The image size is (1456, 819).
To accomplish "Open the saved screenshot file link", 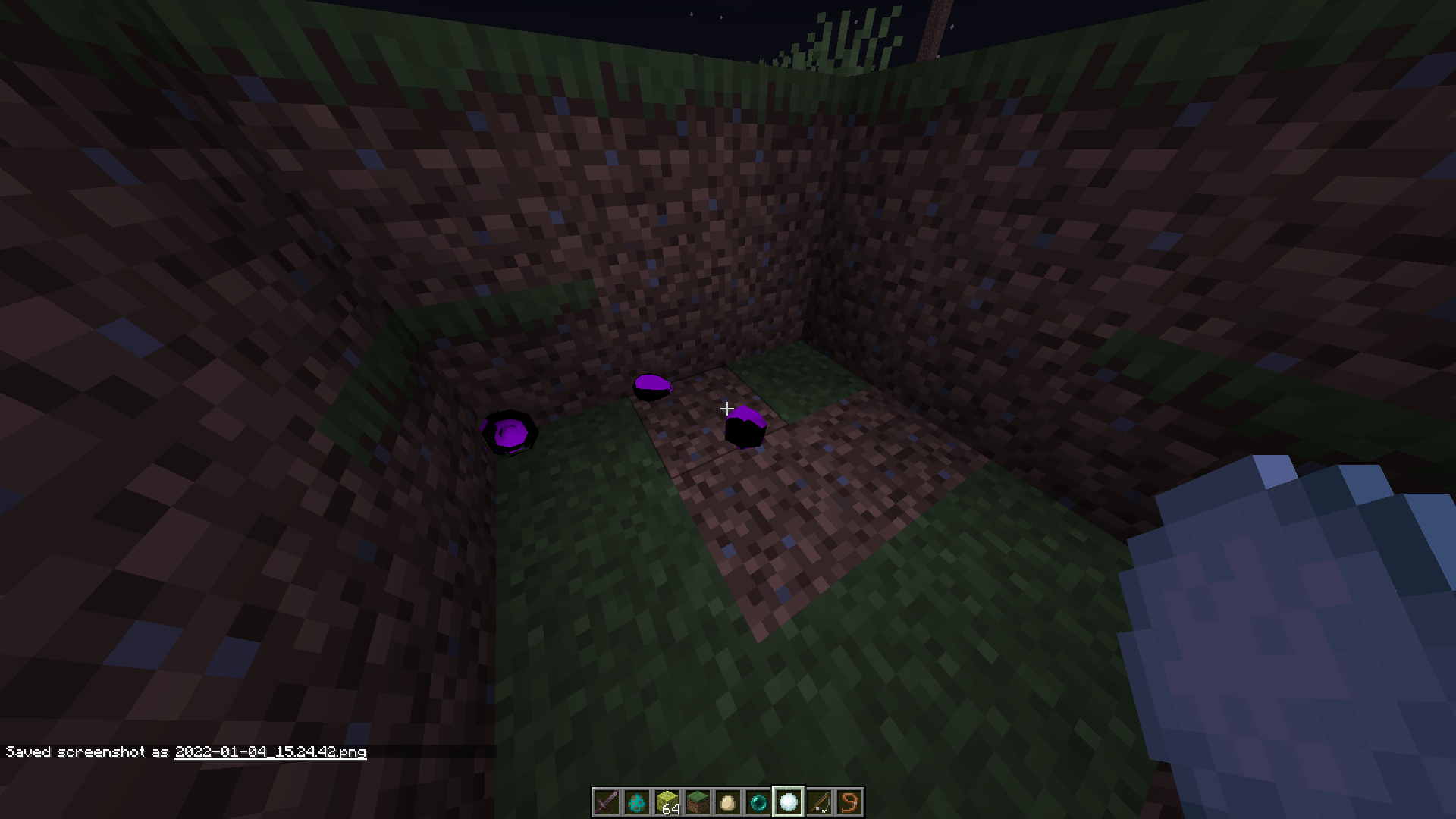I will (269, 752).
